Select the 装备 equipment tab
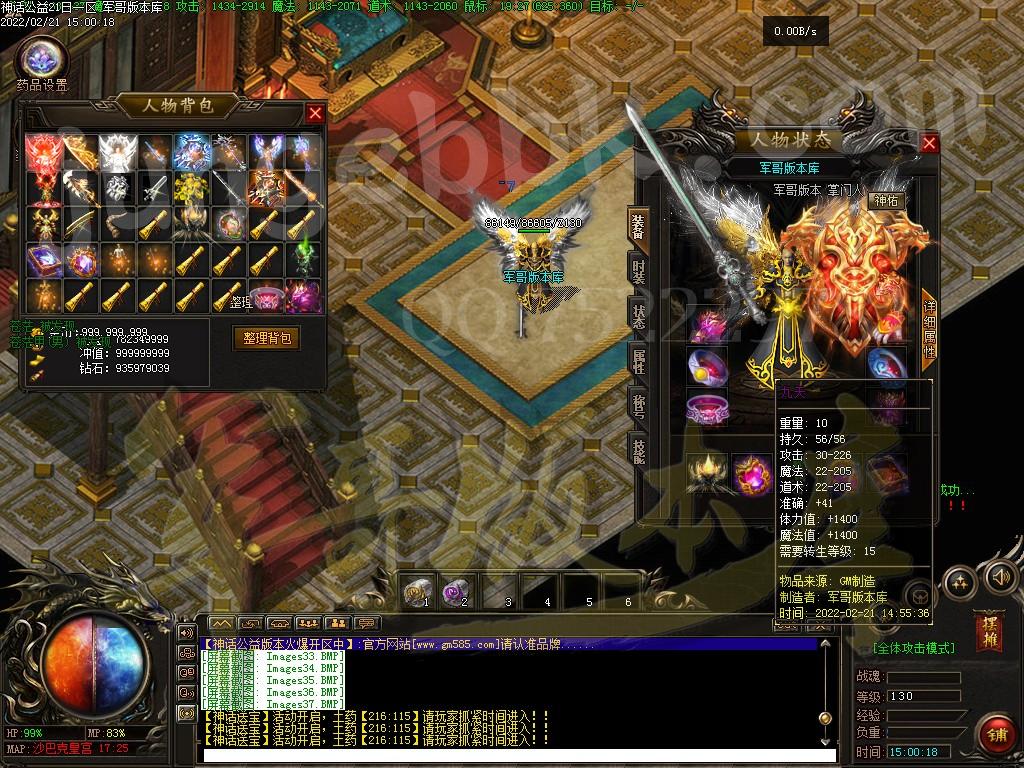This screenshot has width=1024, height=768. pos(638,229)
